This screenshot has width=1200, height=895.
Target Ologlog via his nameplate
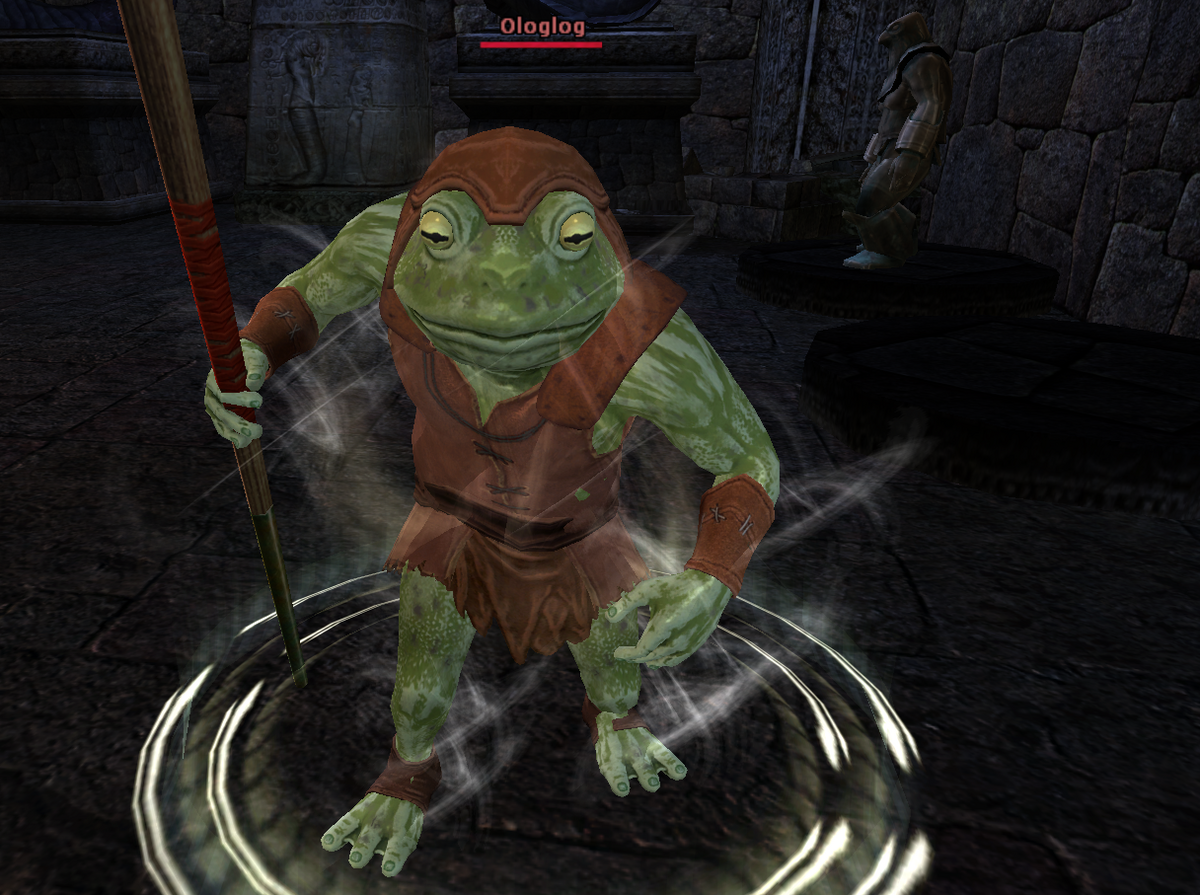pyautogui.click(x=541, y=26)
